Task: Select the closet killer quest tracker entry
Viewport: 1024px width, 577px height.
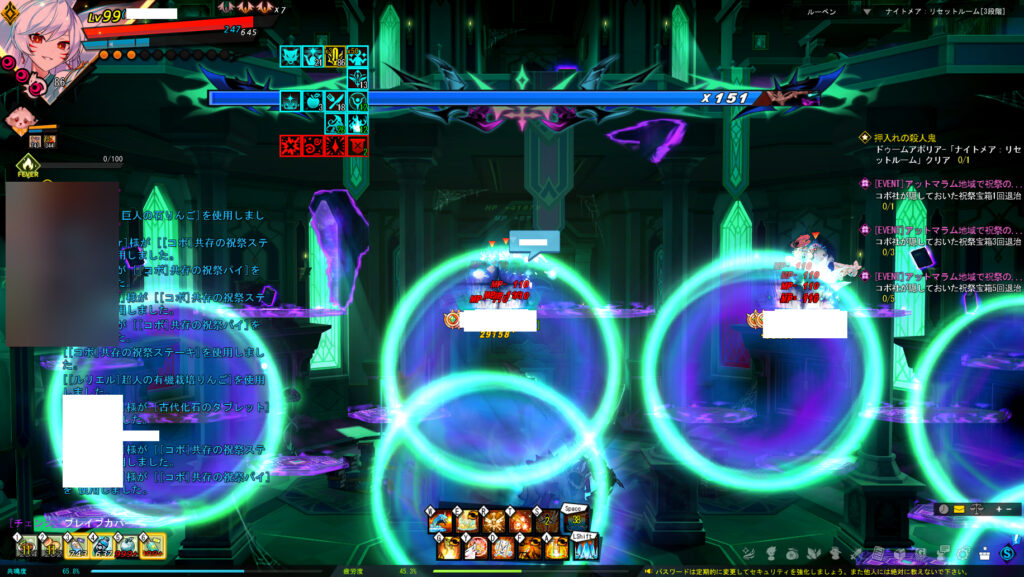Action: (x=905, y=137)
